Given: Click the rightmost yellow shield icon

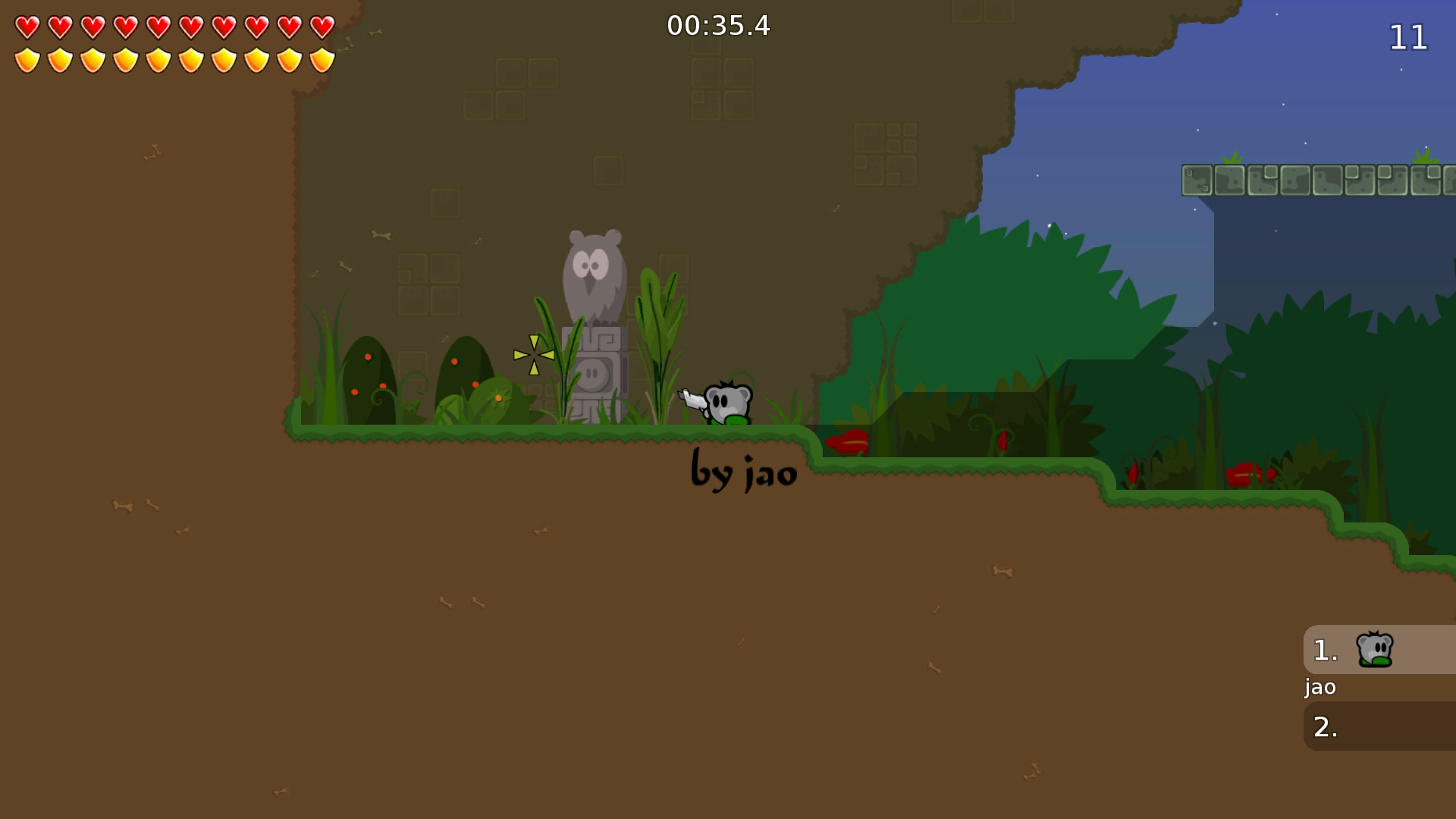Looking at the screenshot, I should point(322,58).
